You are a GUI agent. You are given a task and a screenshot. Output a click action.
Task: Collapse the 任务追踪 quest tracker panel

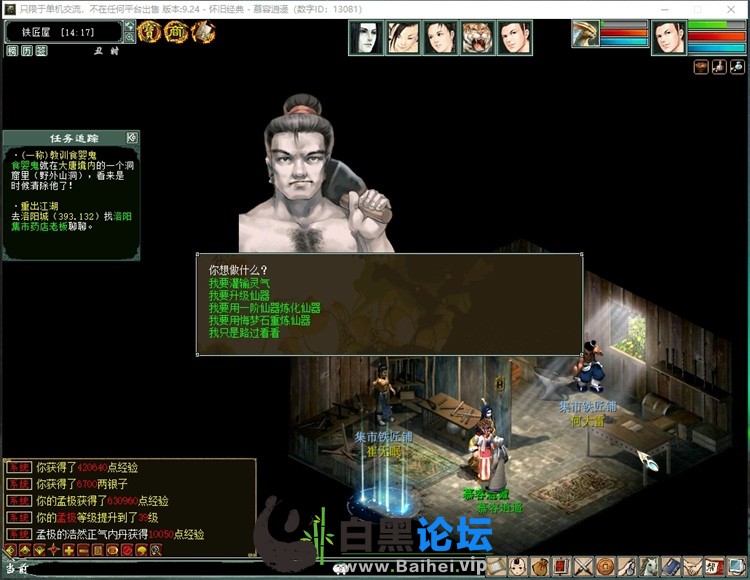click(131, 137)
